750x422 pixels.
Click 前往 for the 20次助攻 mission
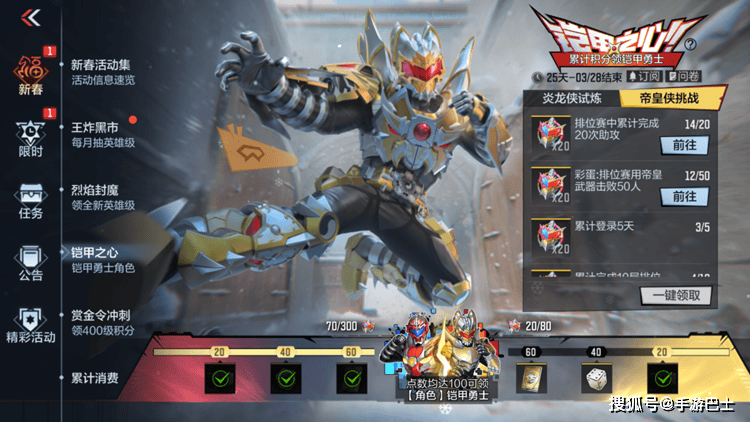tap(684, 144)
